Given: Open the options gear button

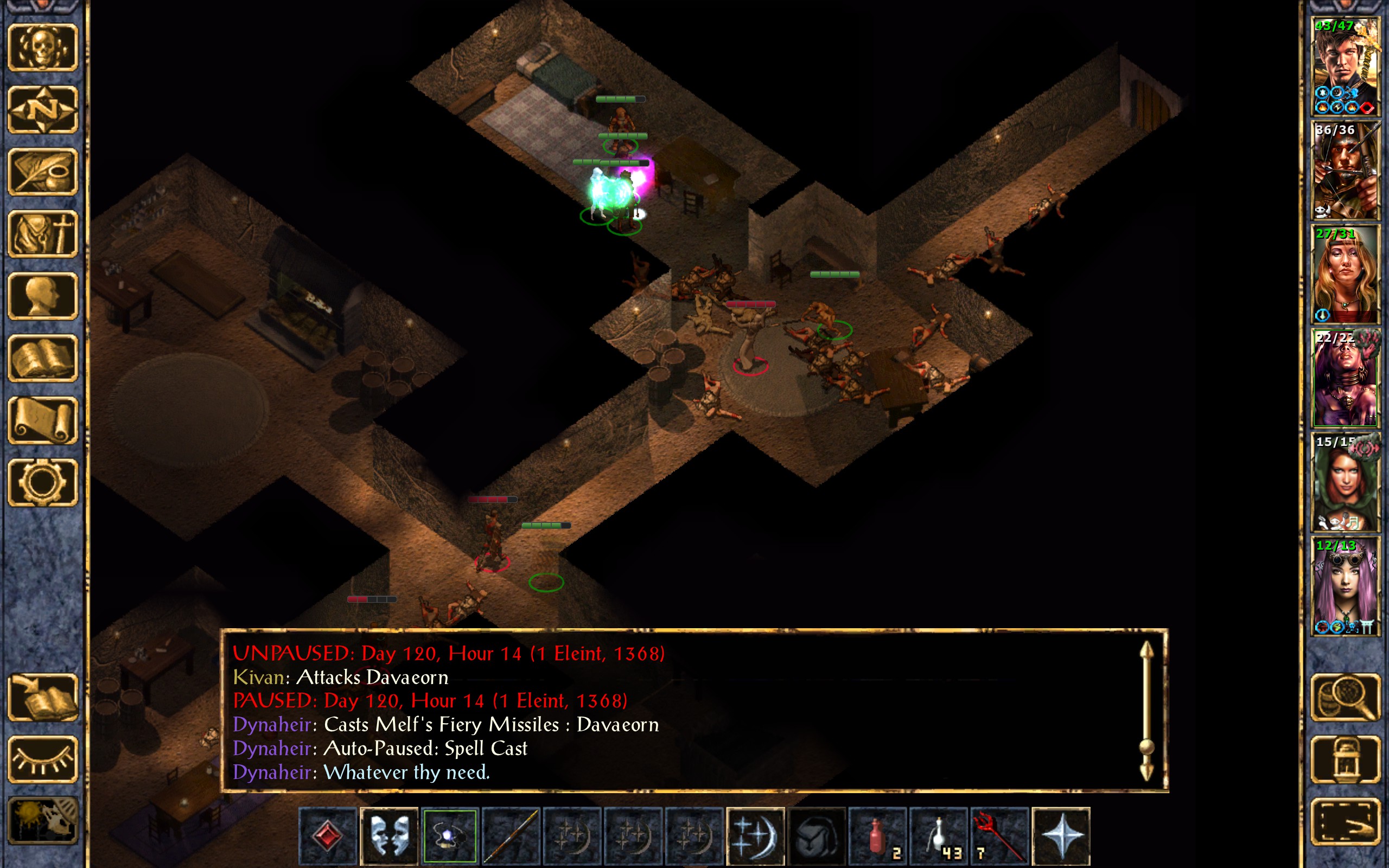Looking at the screenshot, I should pos(42,482).
